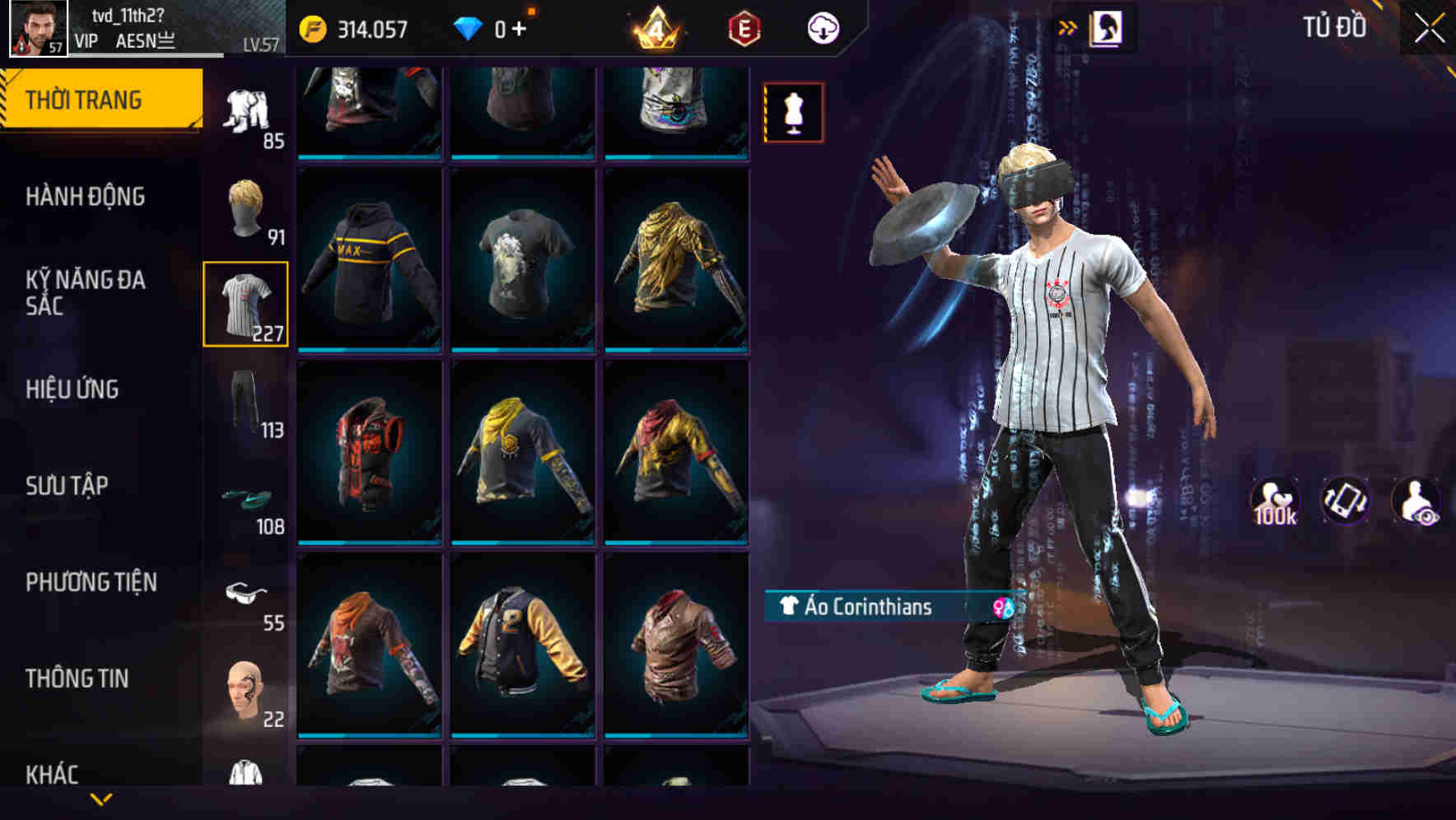Toggle the gender icon on the Áo Corinthians label
This screenshot has height=820, width=1456.
click(x=1001, y=608)
